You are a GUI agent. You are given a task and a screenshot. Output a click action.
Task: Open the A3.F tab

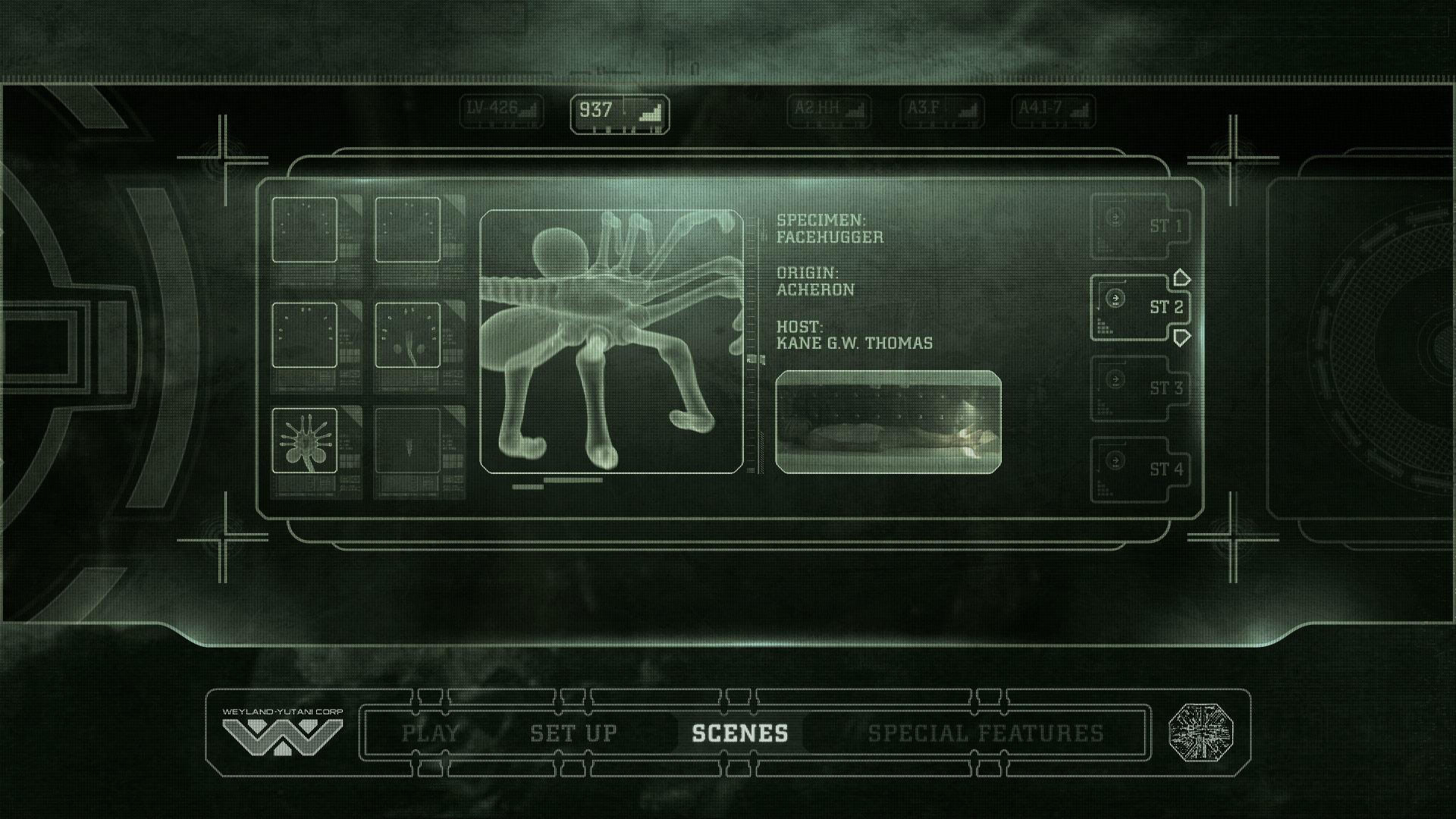(x=941, y=111)
